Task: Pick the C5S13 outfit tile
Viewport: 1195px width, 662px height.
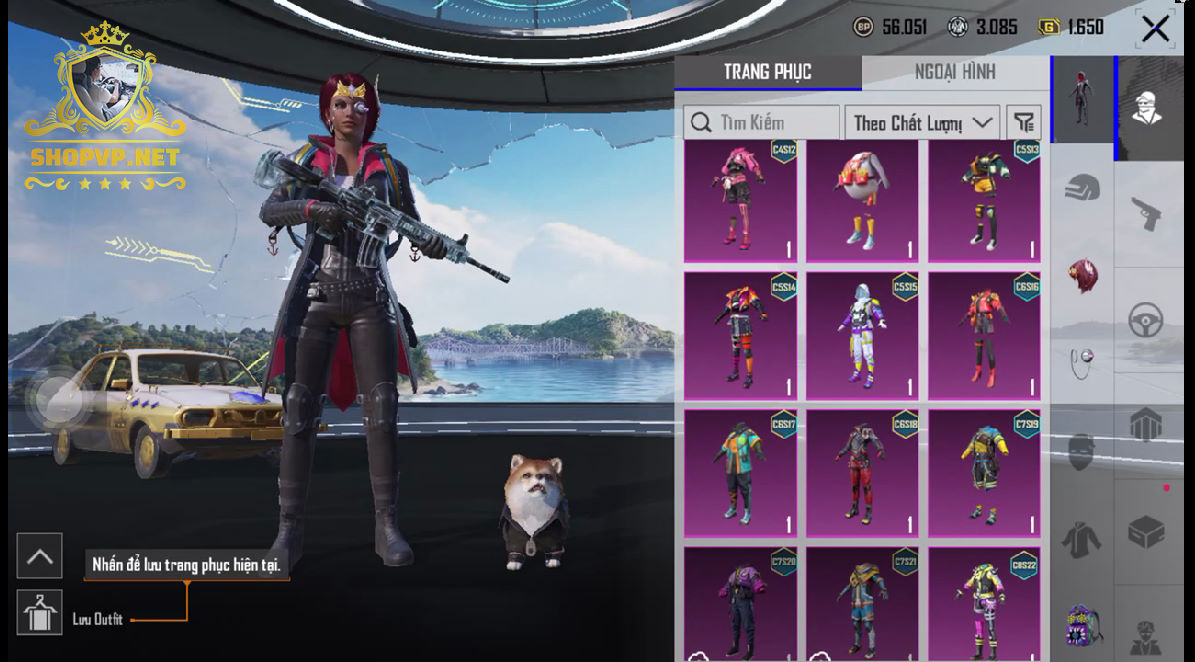Action: pos(984,202)
